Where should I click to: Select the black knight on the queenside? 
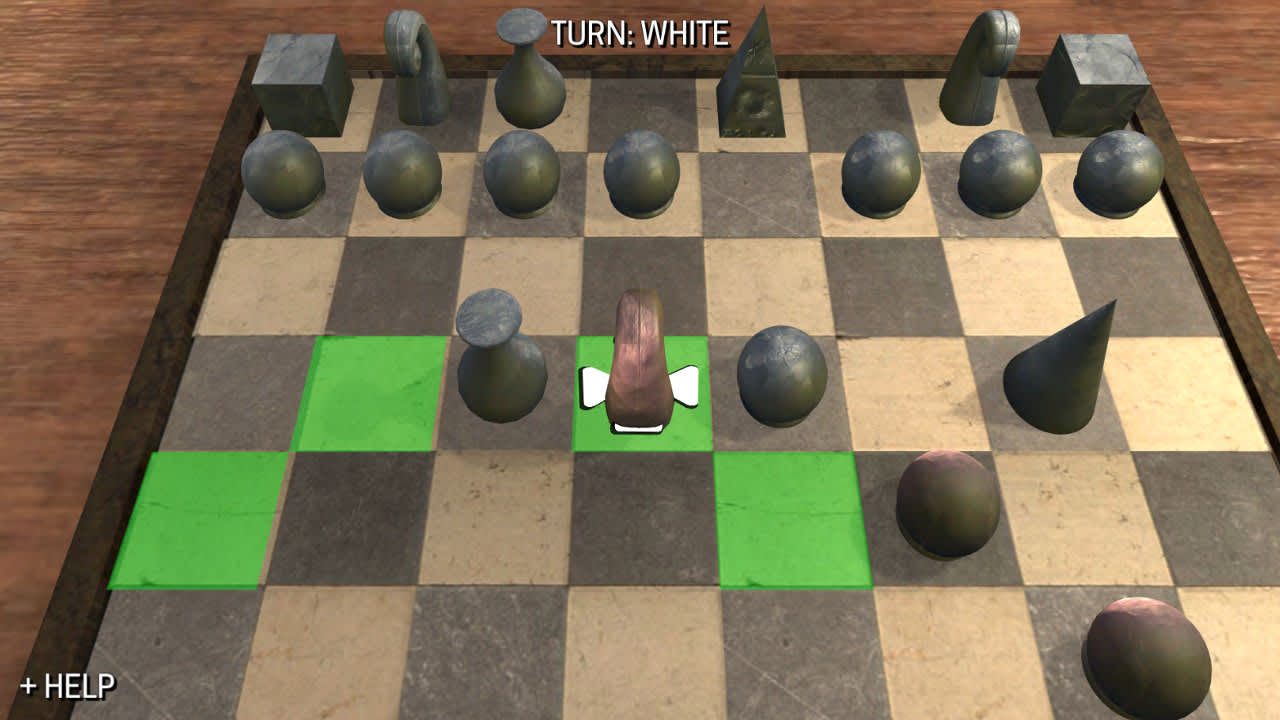(x=420, y=70)
